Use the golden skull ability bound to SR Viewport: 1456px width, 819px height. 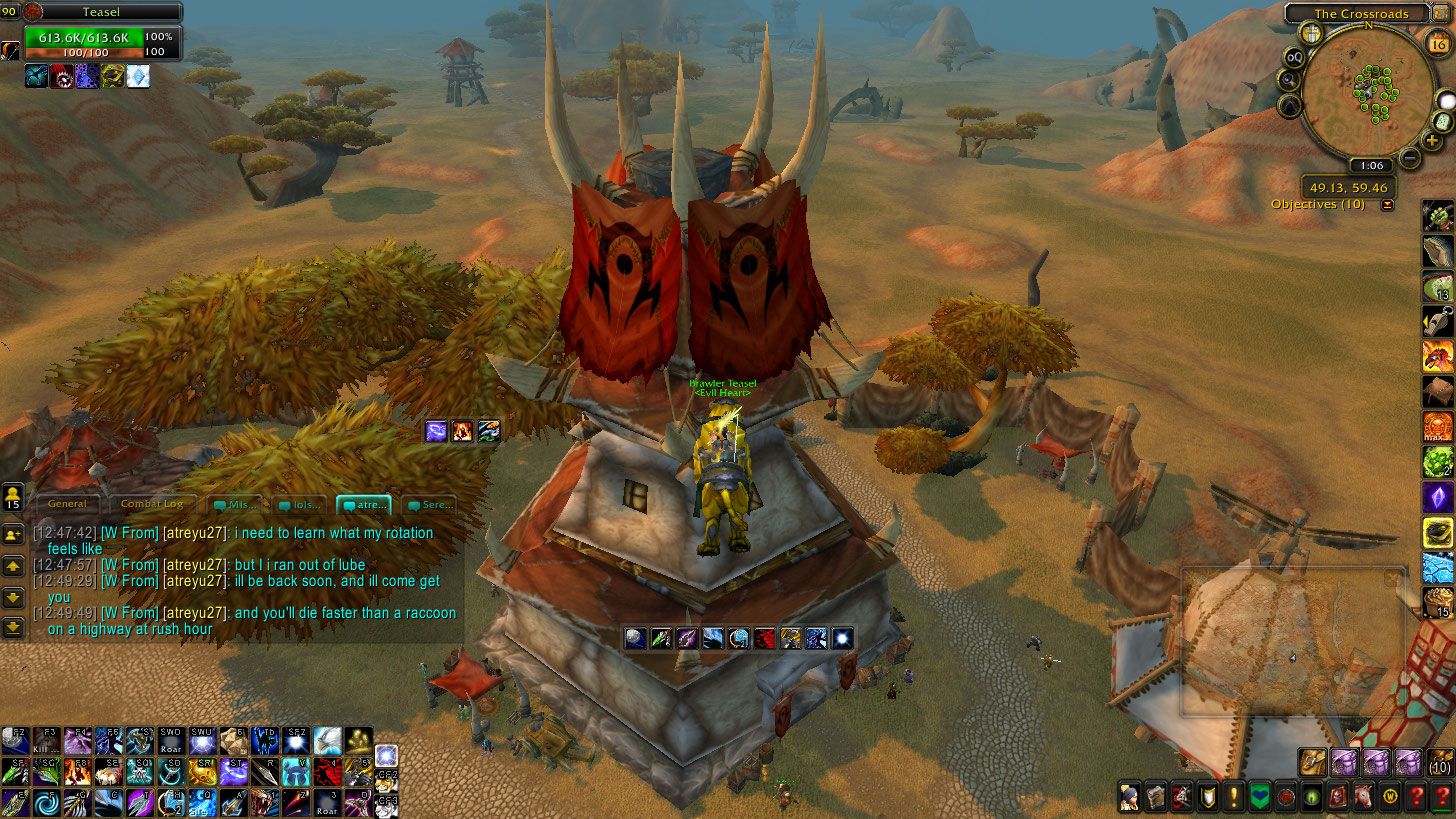pyautogui.click(x=202, y=771)
